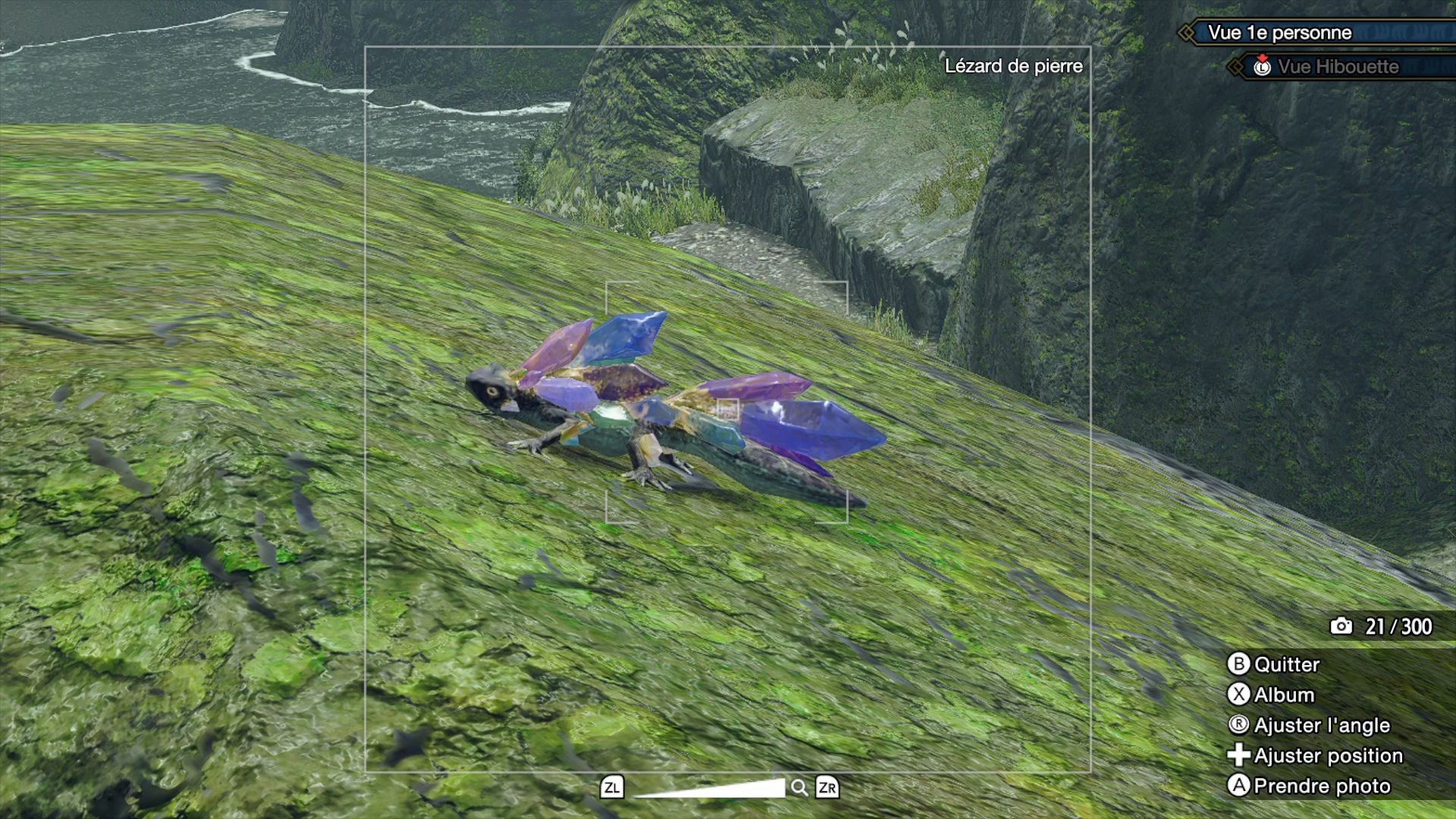Click the R stick icon beside Ajuster l'angle

coord(1240,725)
